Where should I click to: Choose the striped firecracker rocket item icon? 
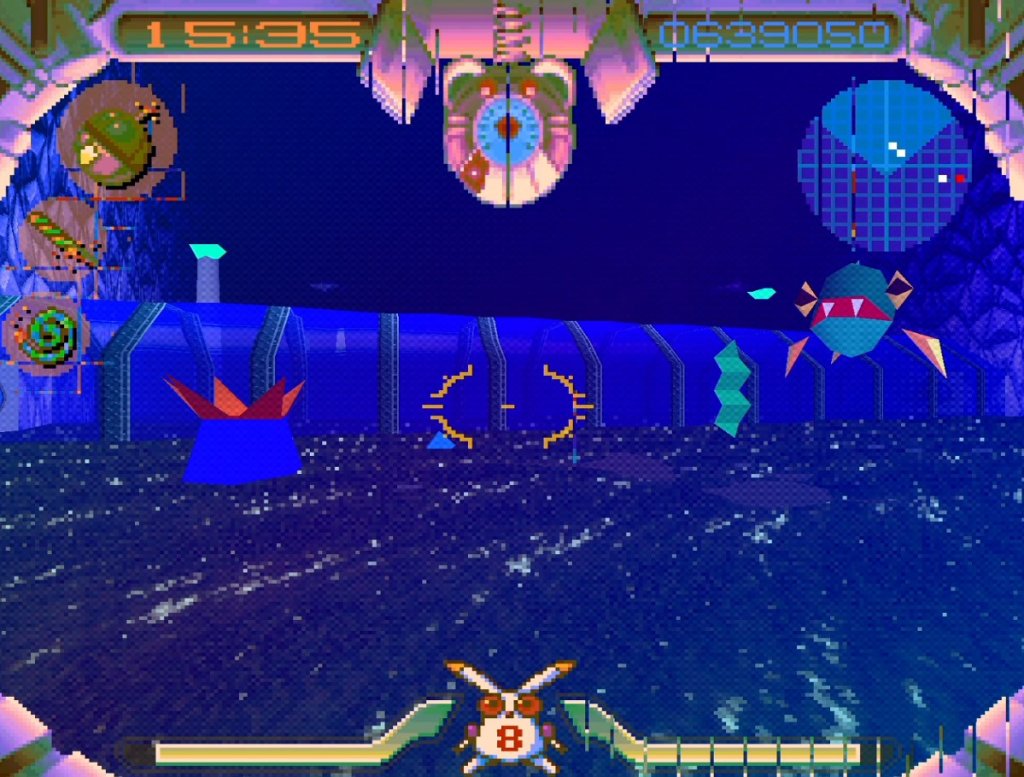[62, 236]
